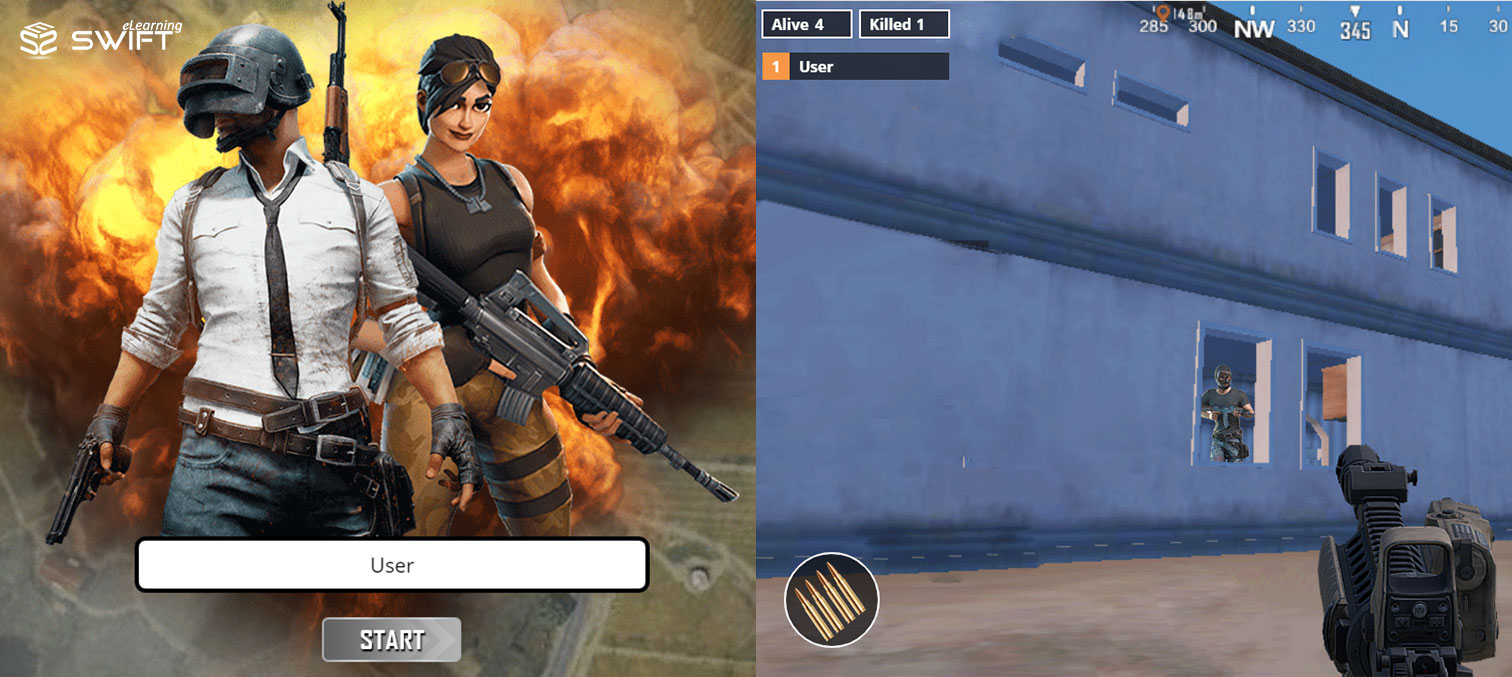1512x677 pixels.
Task: Select the User name input field
Action: tap(392, 565)
